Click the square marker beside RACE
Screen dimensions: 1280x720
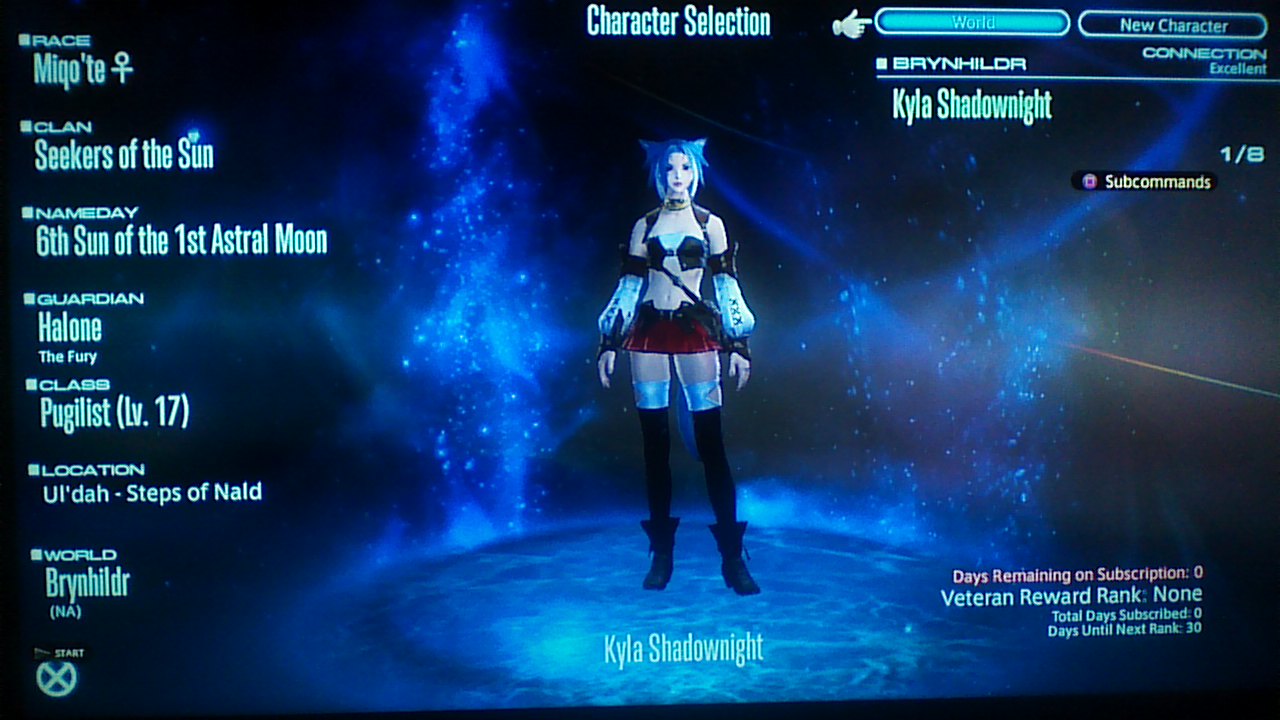pyautogui.click(x=22, y=38)
